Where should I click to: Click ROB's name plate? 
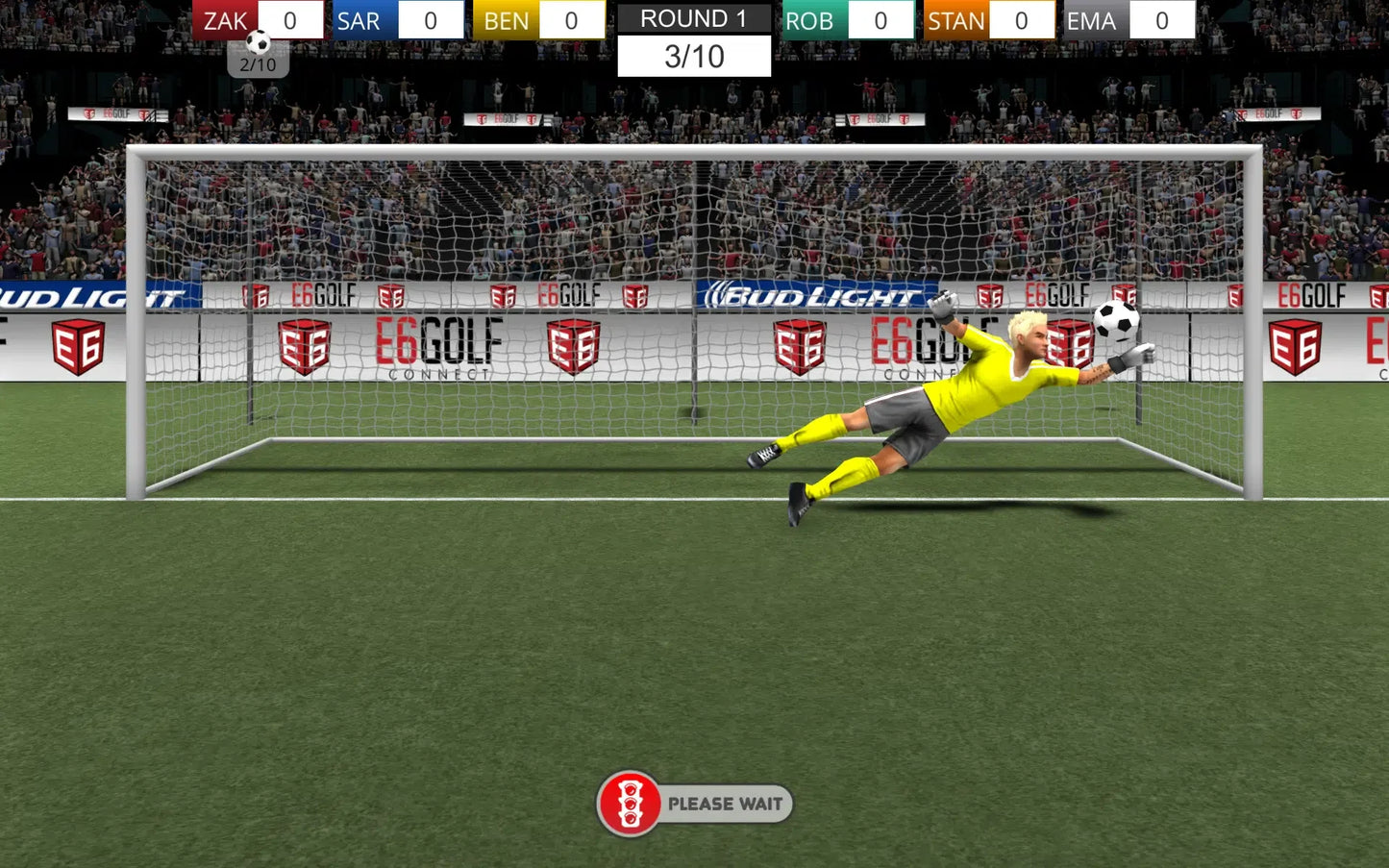click(811, 19)
